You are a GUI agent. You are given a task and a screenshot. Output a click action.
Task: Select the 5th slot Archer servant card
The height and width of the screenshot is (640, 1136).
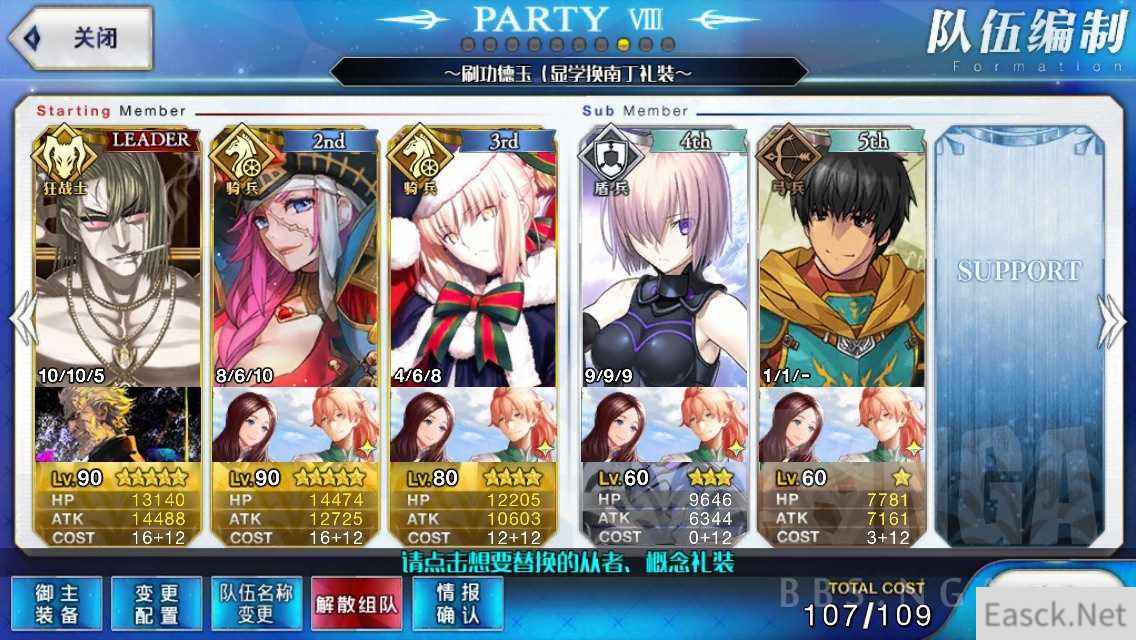click(x=842, y=260)
